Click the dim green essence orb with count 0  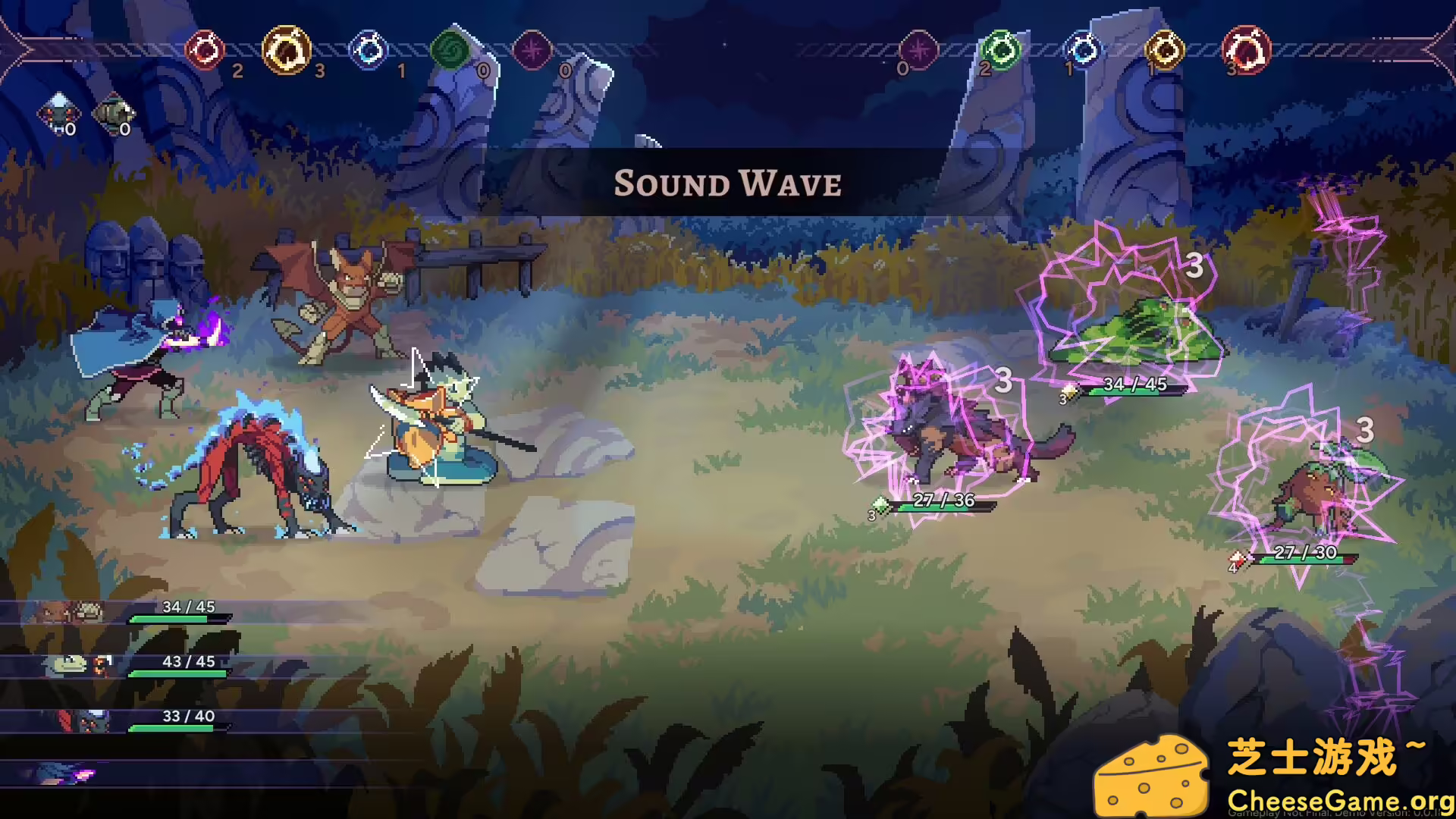(x=450, y=50)
